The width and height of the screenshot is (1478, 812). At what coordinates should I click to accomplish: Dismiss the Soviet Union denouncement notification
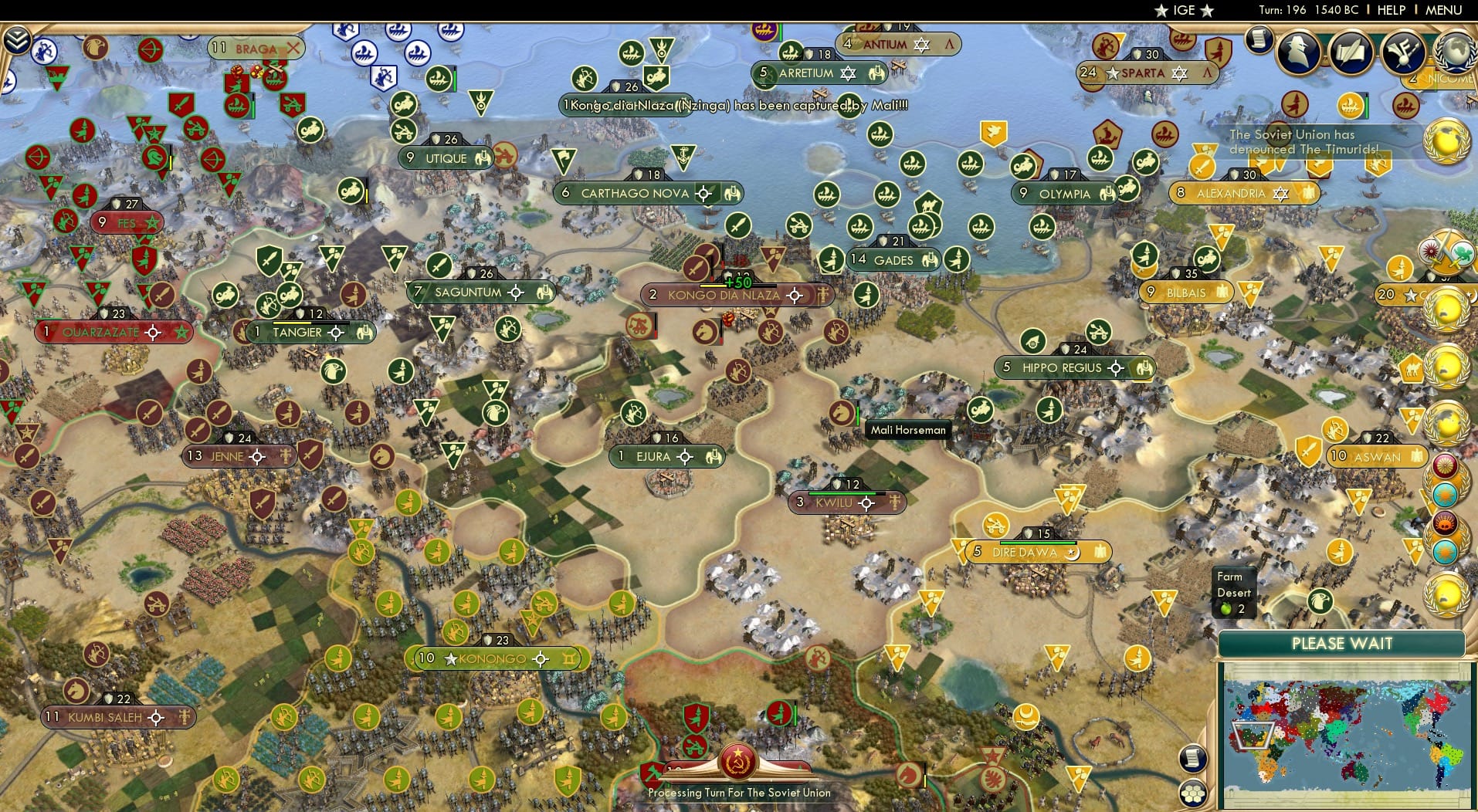1303,141
